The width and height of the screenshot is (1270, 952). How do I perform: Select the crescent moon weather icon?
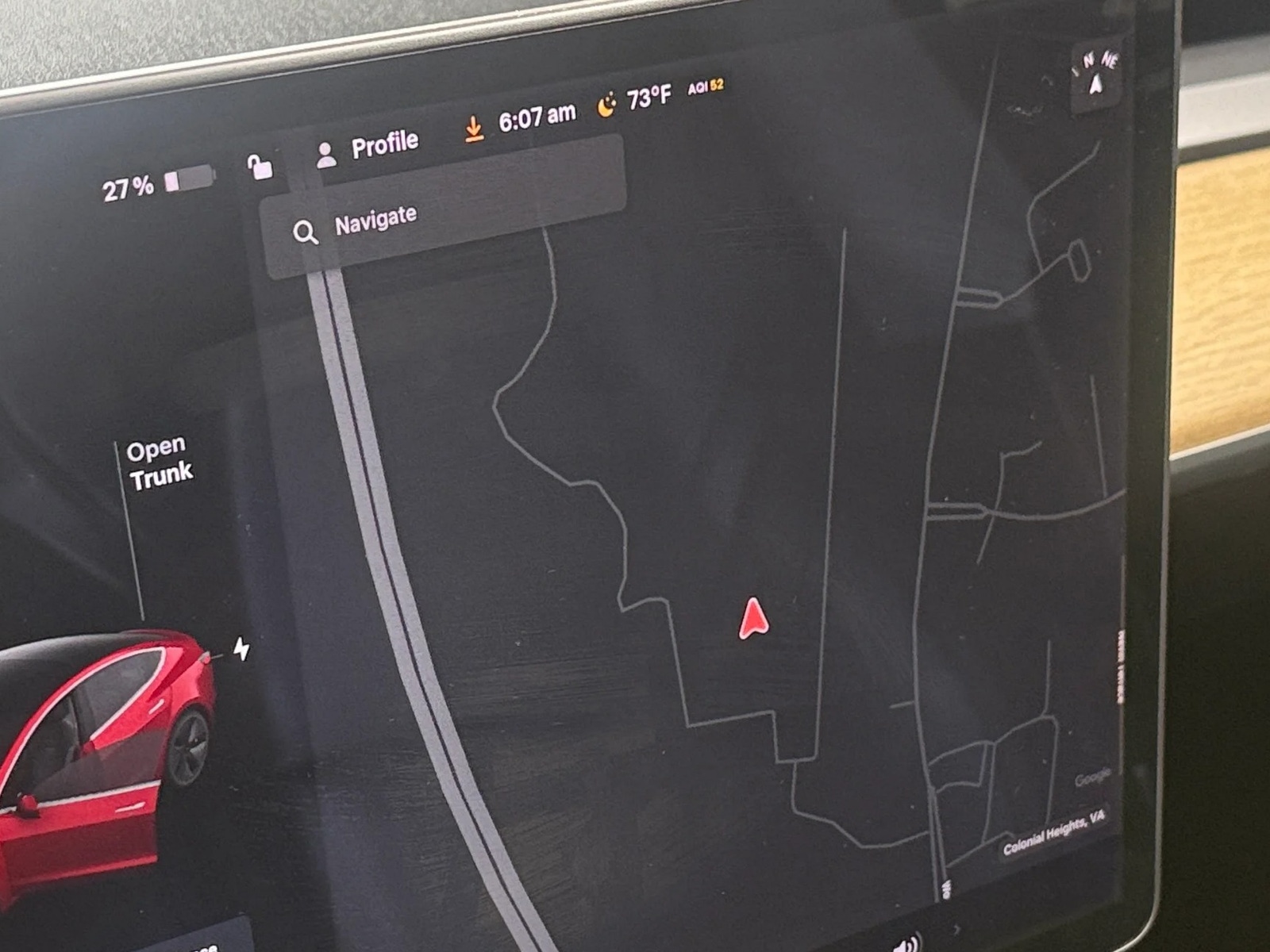pos(607,106)
